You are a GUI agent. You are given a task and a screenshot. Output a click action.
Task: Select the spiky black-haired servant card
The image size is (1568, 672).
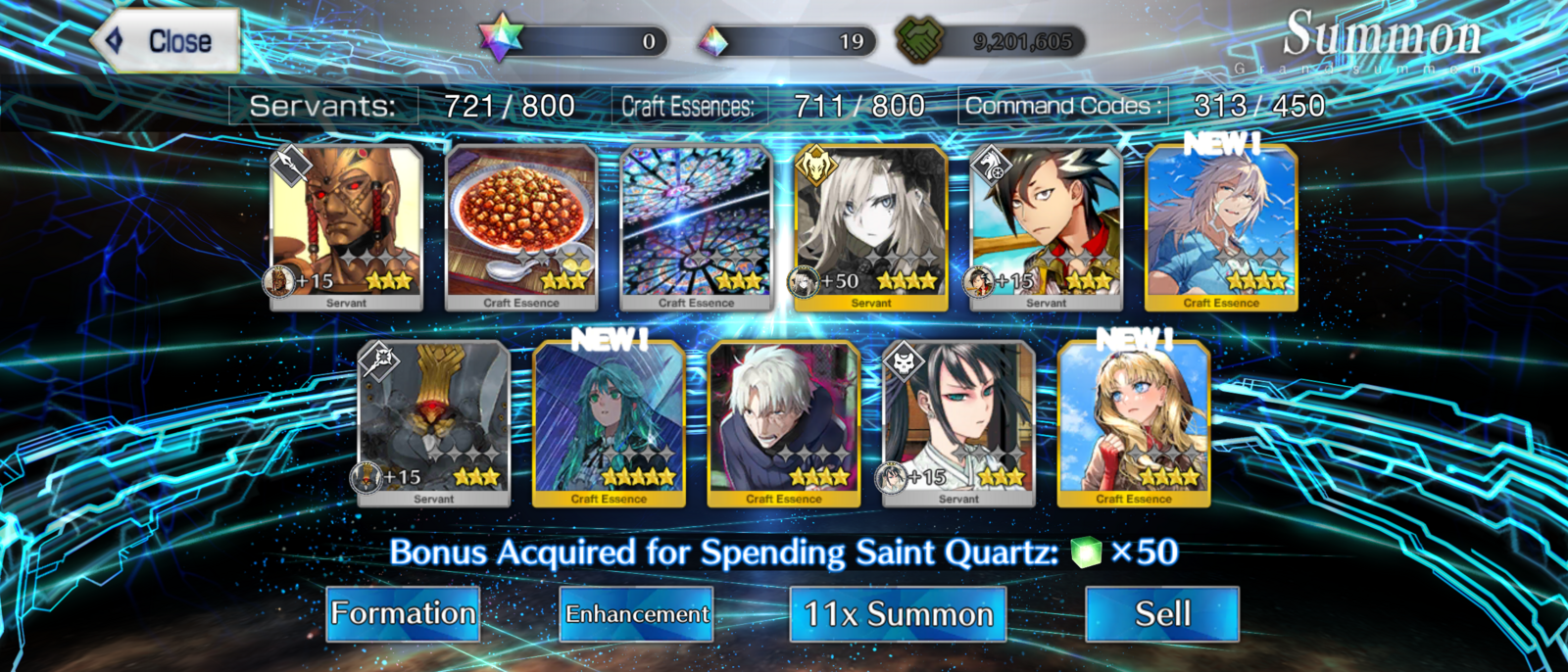[1047, 228]
